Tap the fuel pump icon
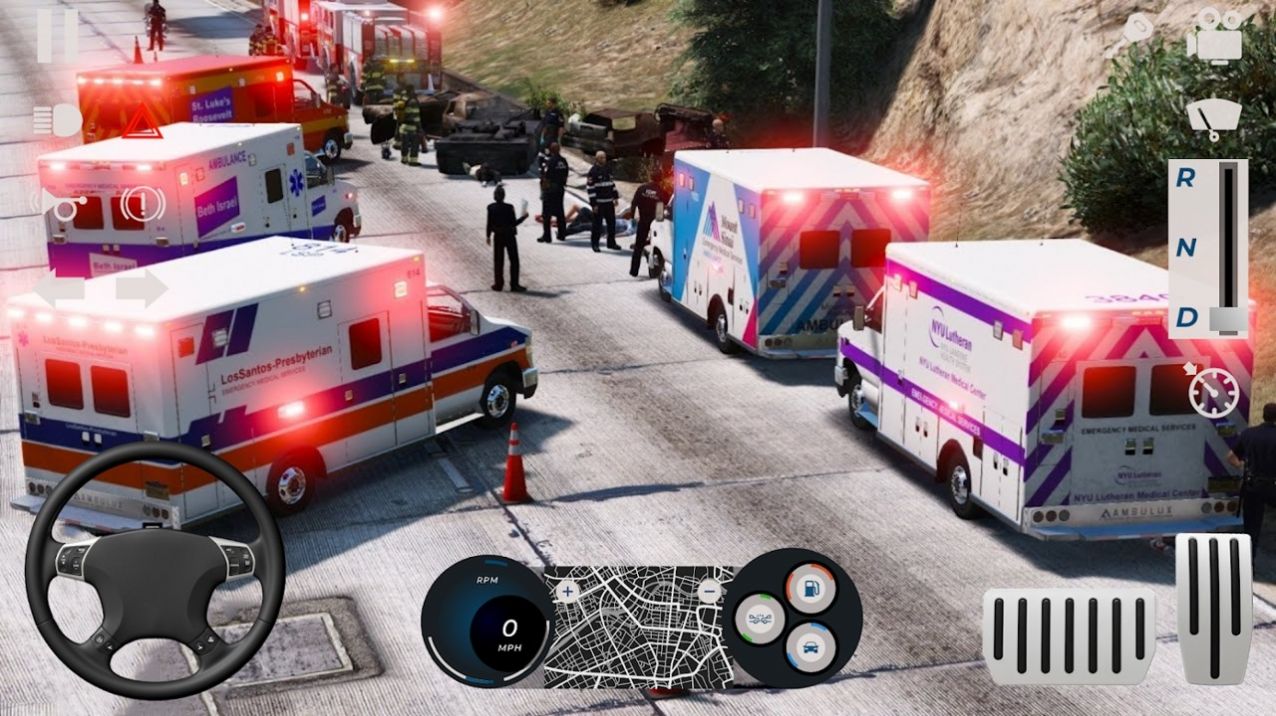 pyautogui.click(x=810, y=587)
